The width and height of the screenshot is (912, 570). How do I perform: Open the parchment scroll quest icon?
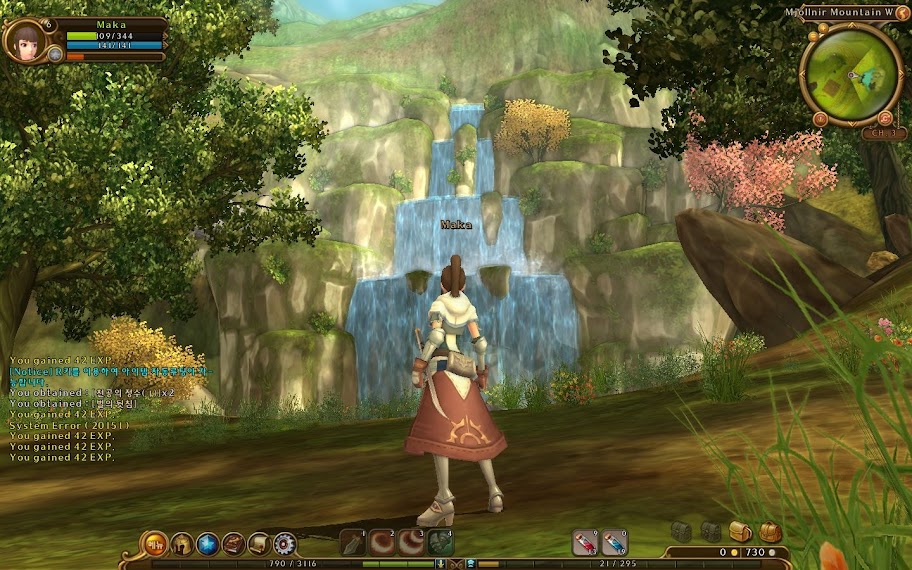(259, 544)
